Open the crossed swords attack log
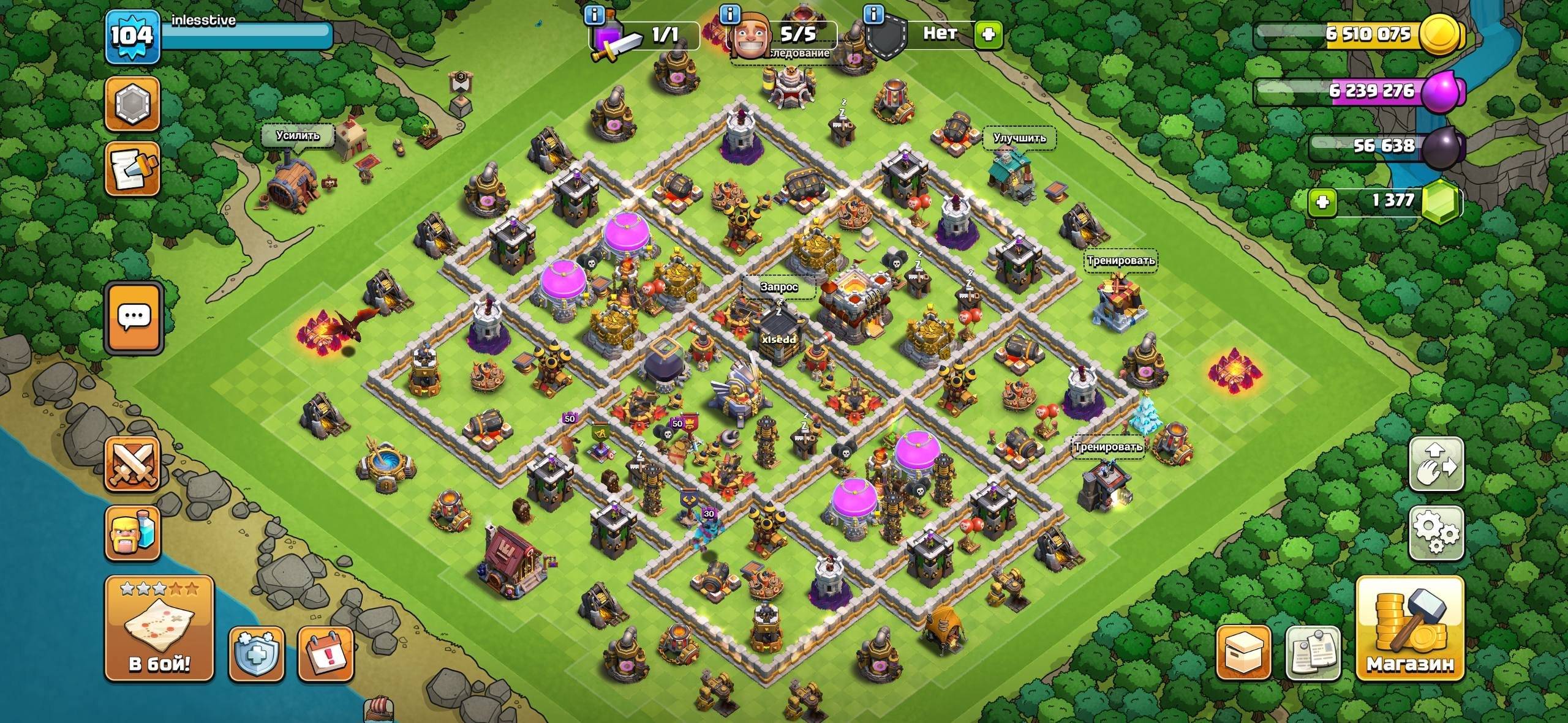The height and width of the screenshot is (723, 1568). pyautogui.click(x=132, y=463)
